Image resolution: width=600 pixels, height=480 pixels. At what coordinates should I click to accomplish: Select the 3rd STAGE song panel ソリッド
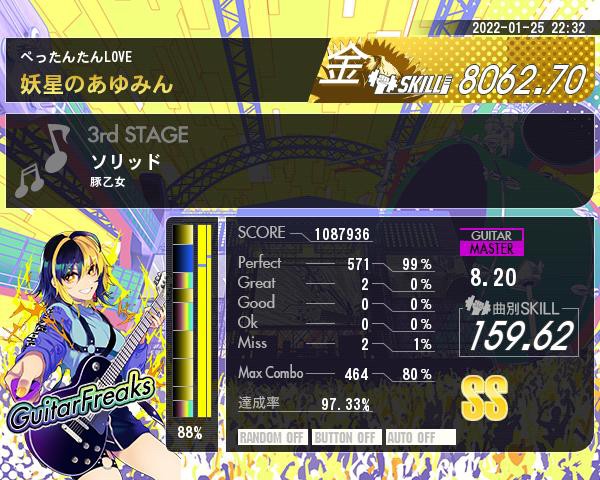pyautogui.click(x=300, y=160)
